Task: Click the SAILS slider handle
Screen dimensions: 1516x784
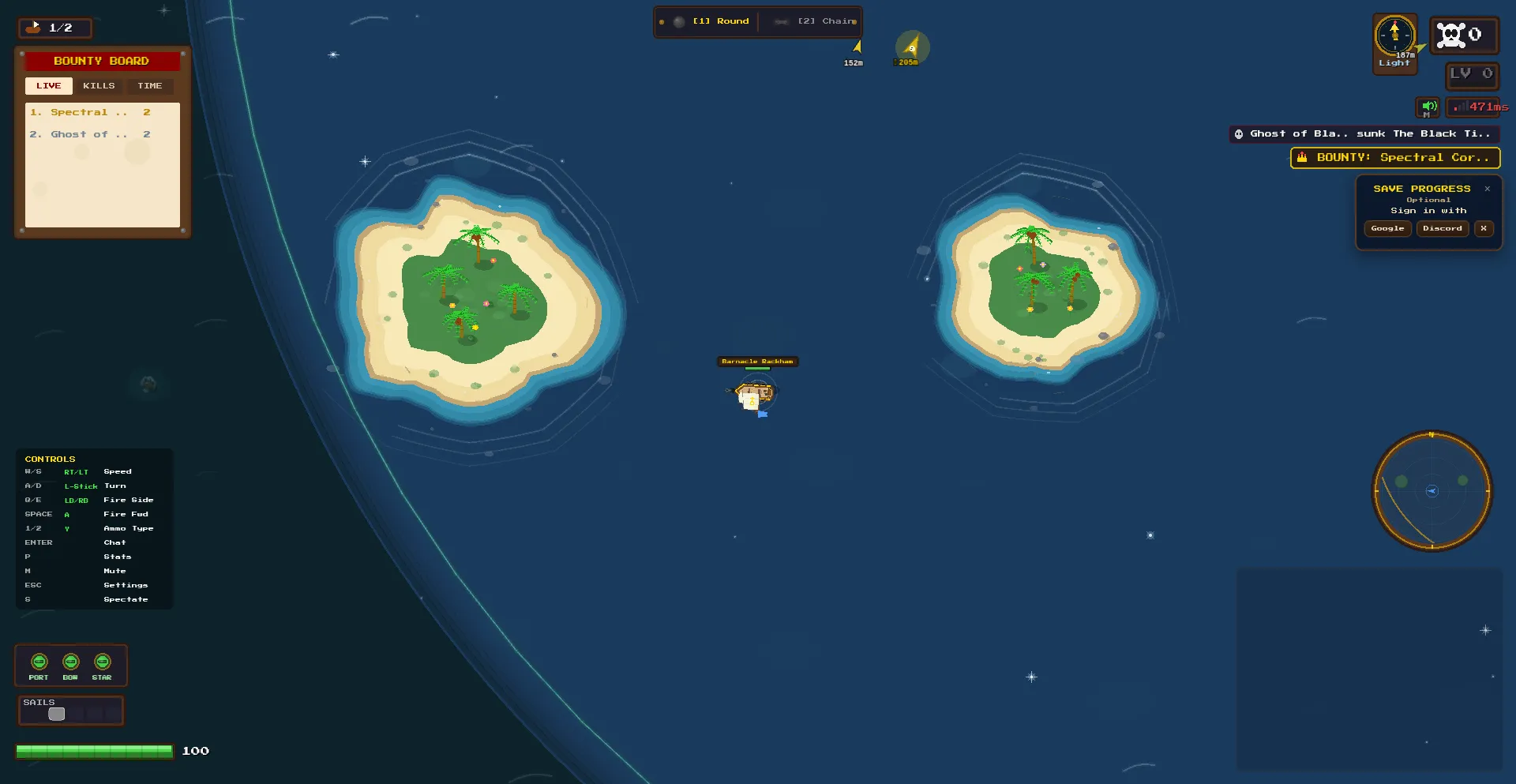Action: pos(57,715)
